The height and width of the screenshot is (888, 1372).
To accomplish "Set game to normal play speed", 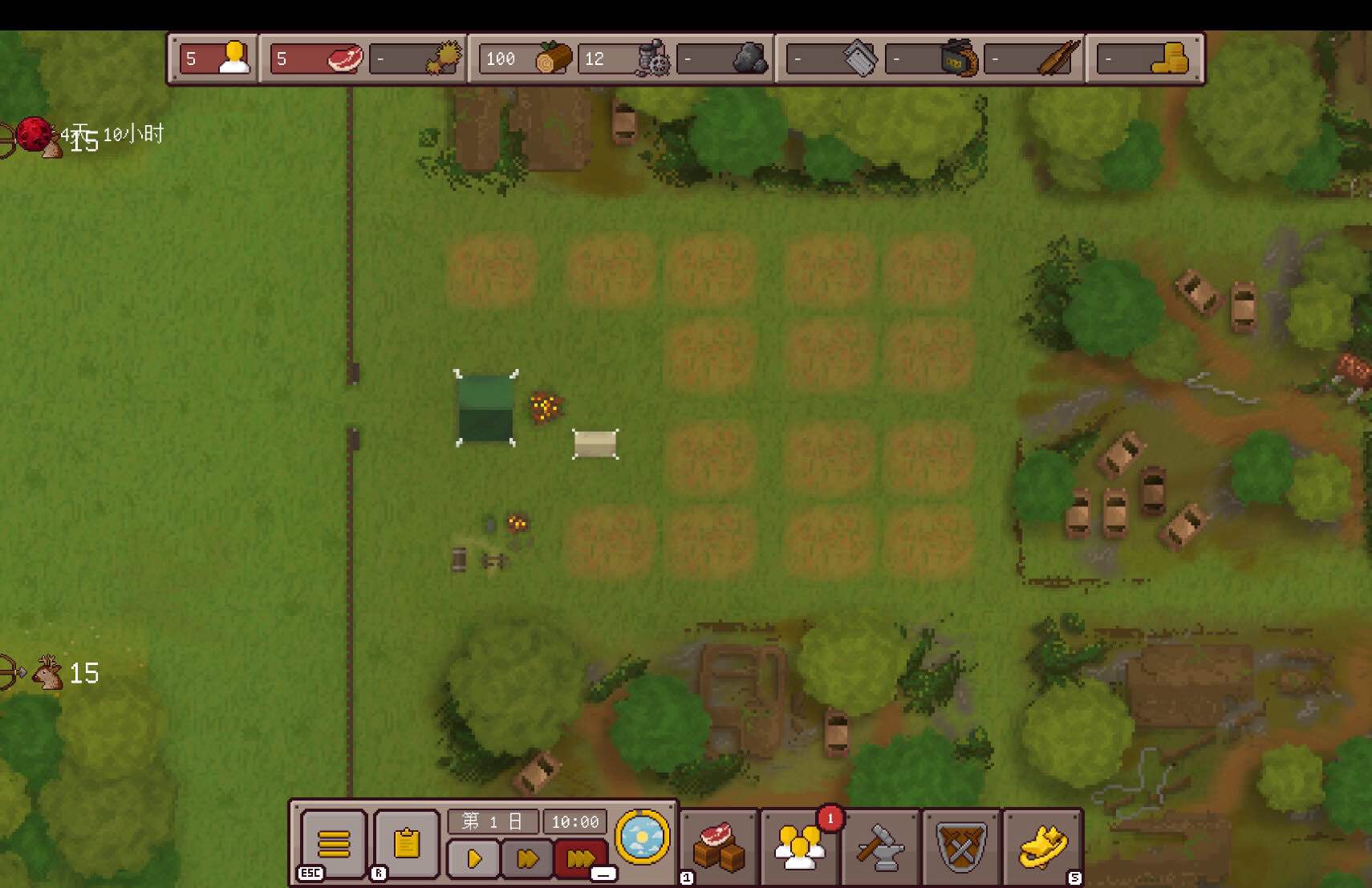I will [473, 859].
